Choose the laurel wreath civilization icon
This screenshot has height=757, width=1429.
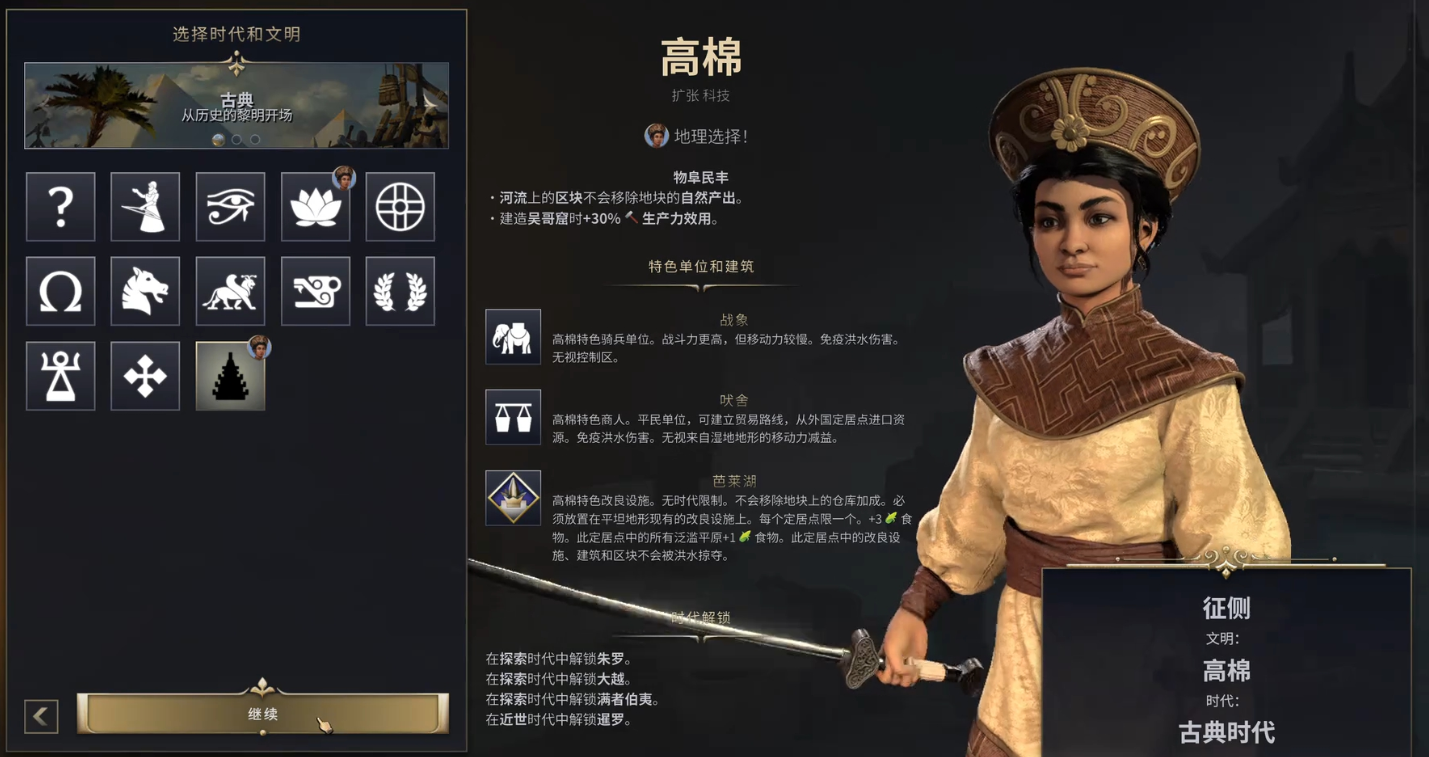point(400,290)
